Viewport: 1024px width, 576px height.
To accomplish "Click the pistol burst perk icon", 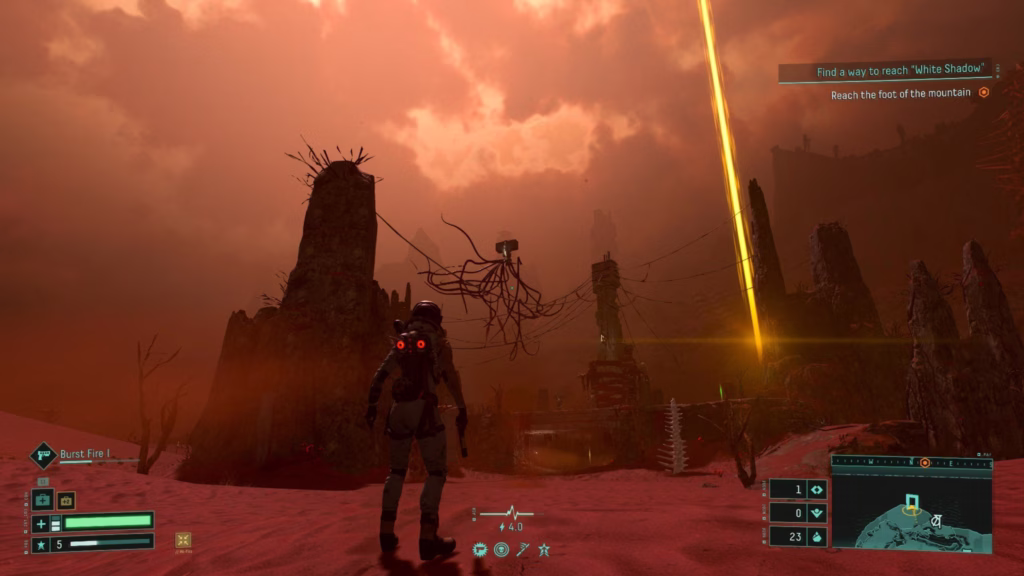I will [x=480, y=549].
